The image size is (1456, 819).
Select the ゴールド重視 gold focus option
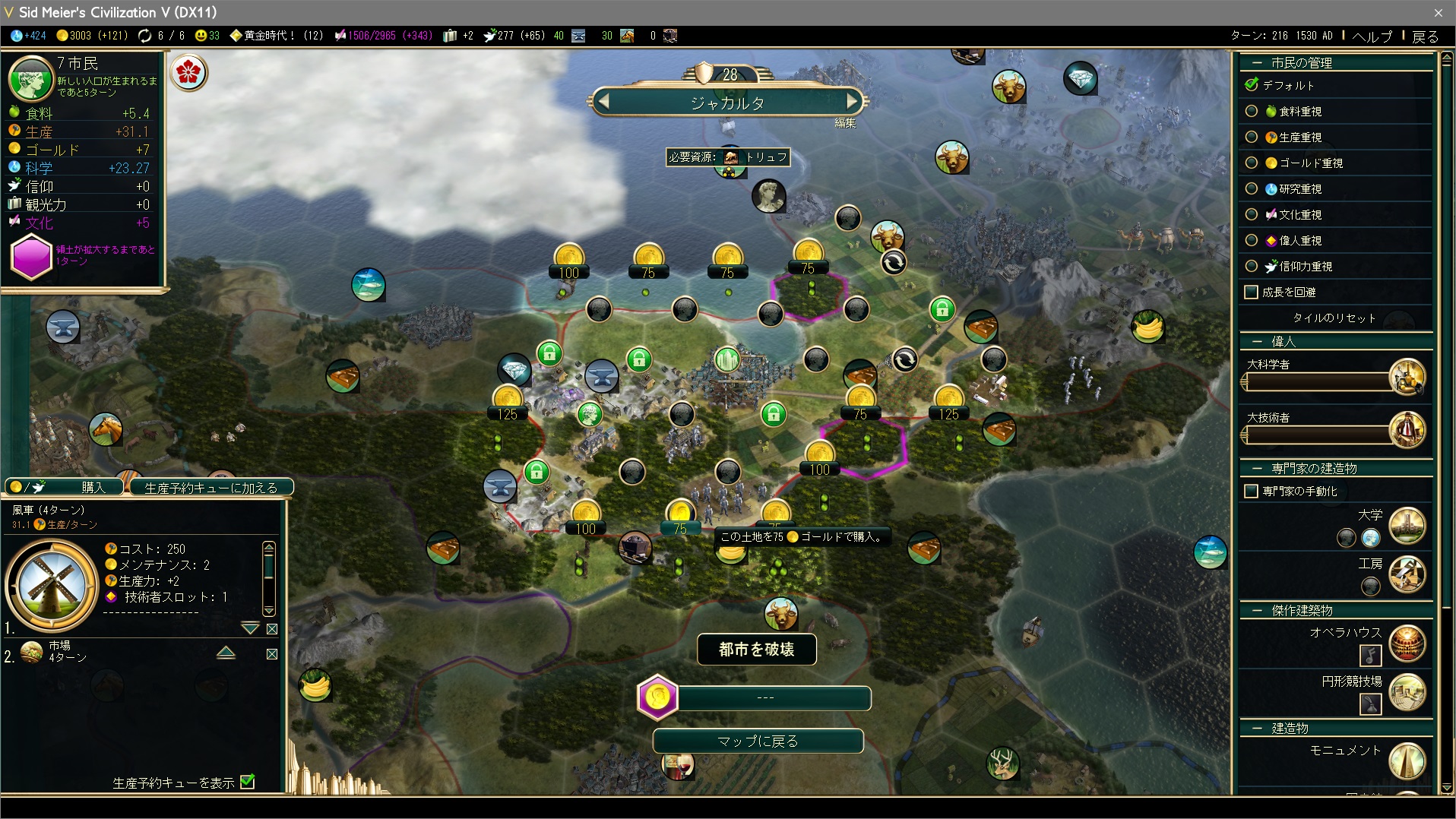coord(1252,163)
